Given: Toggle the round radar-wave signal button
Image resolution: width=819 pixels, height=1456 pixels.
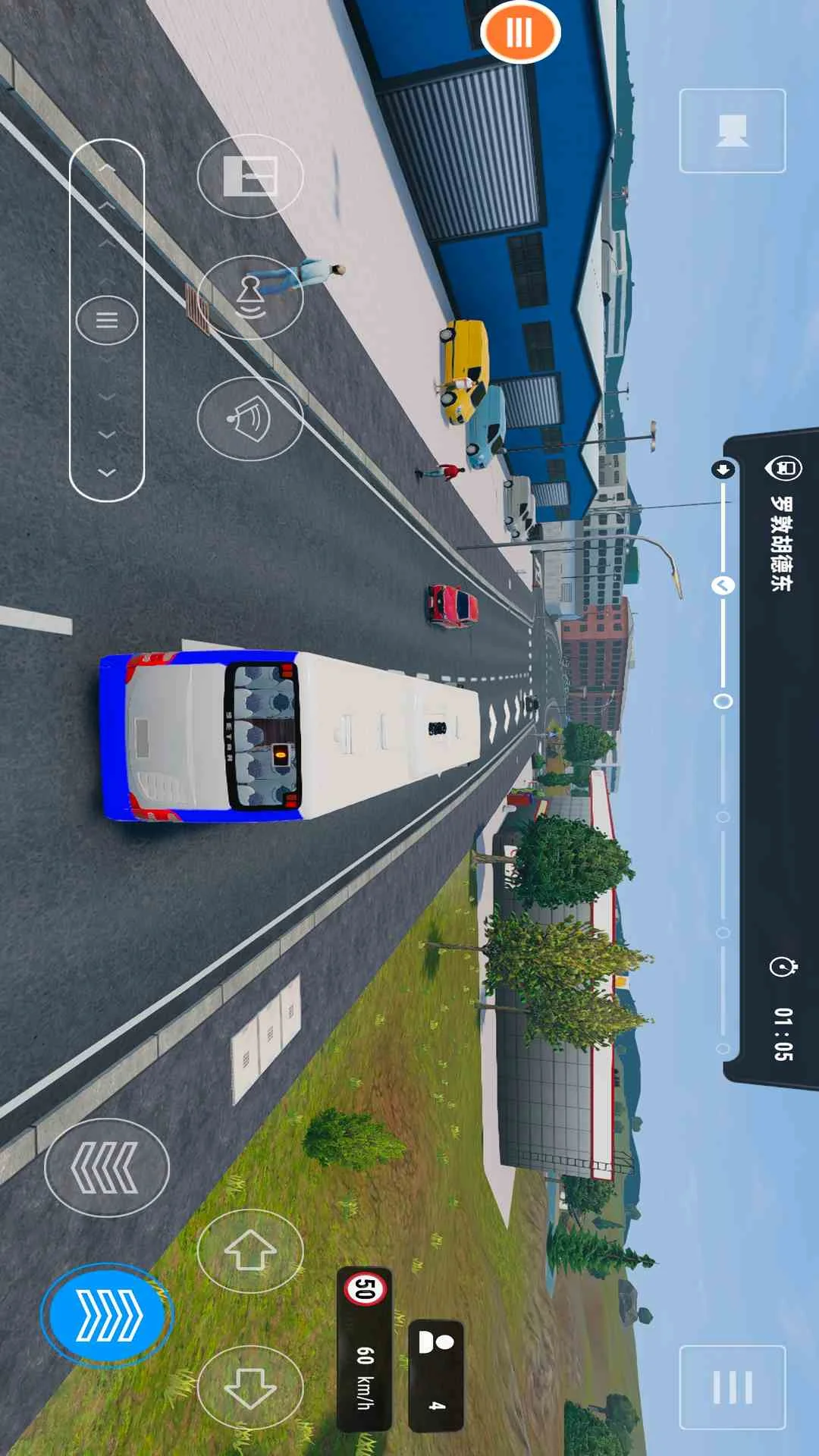Looking at the screenshot, I should [x=250, y=419].
